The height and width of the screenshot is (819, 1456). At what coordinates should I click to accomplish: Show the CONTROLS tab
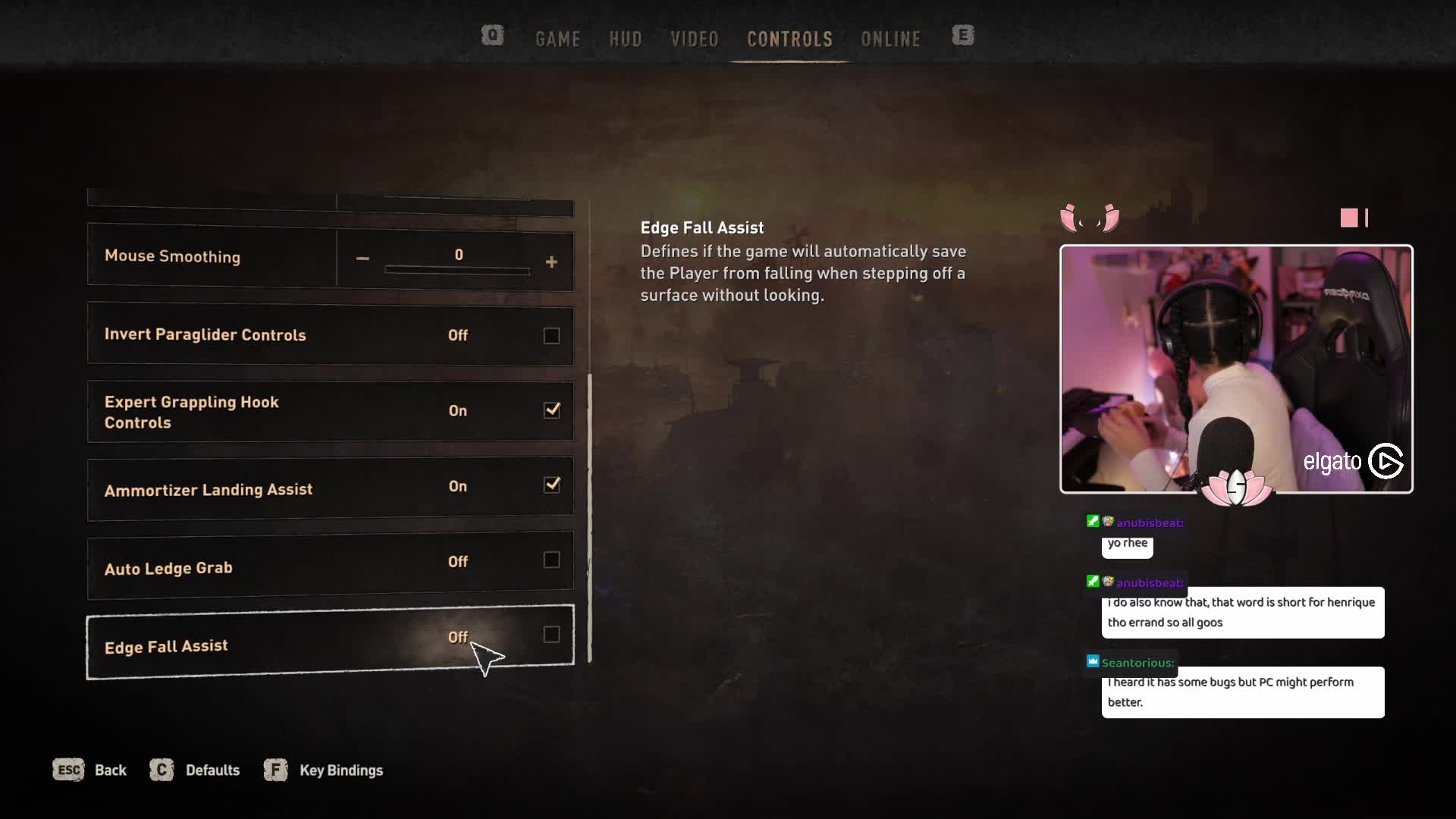(x=789, y=39)
